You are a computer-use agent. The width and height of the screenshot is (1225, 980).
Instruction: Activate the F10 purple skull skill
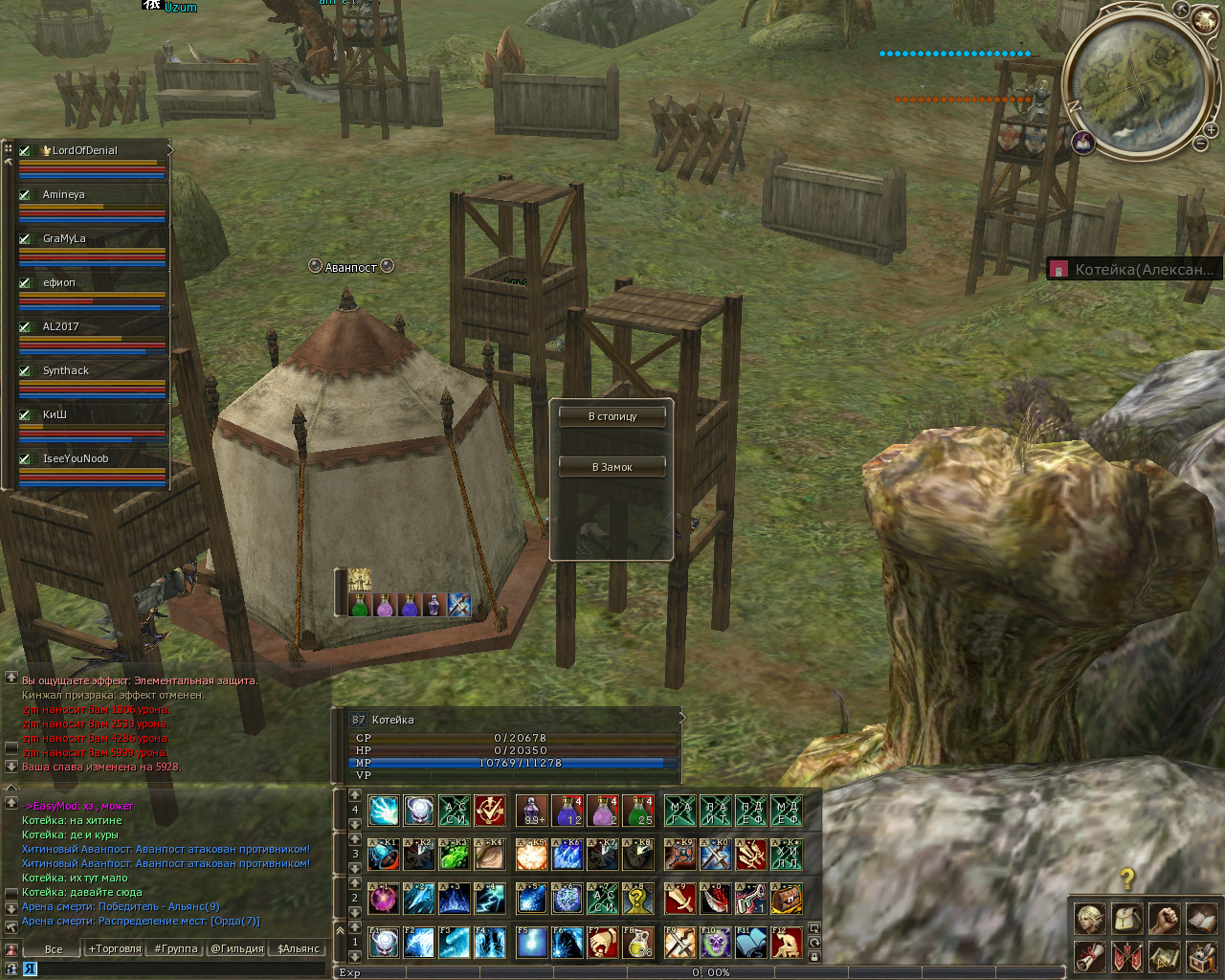tap(715, 943)
